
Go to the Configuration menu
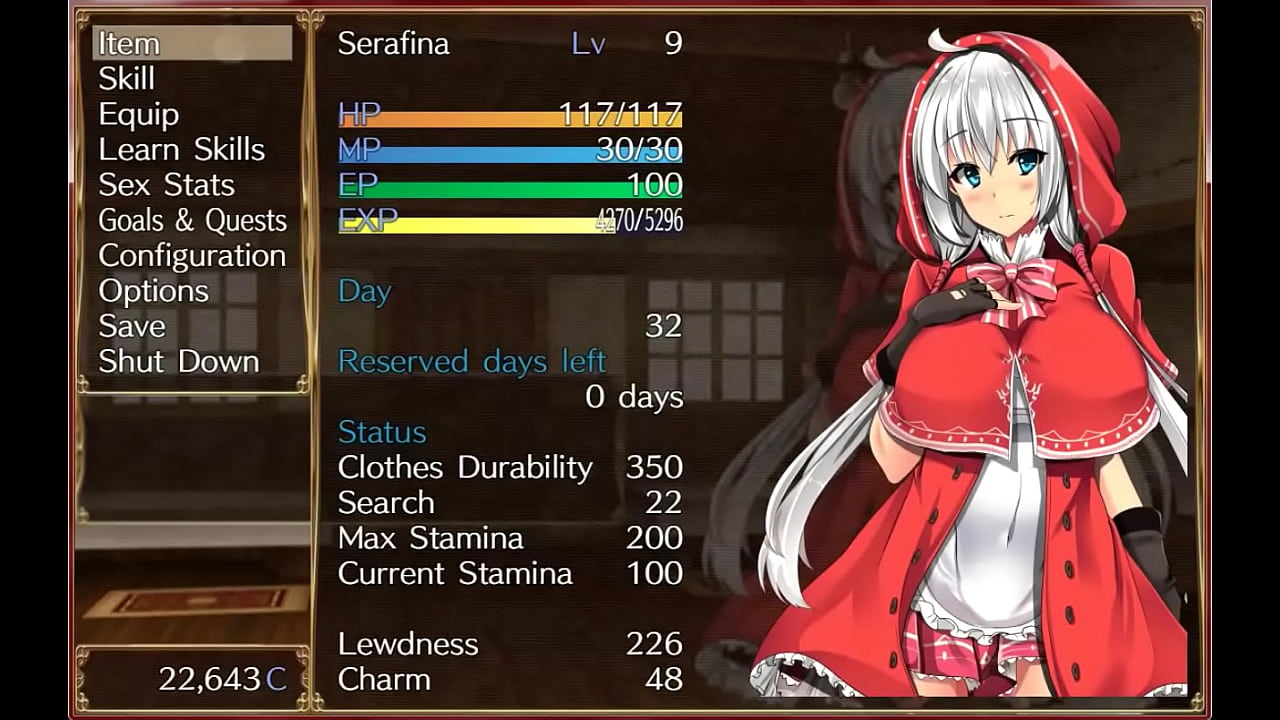[192, 256]
